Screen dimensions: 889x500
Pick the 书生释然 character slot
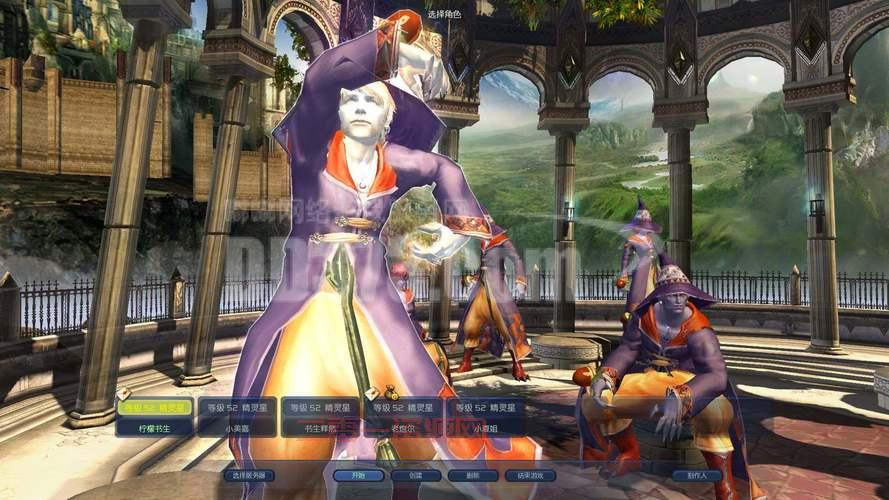pyautogui.click(x=319, y=417)
